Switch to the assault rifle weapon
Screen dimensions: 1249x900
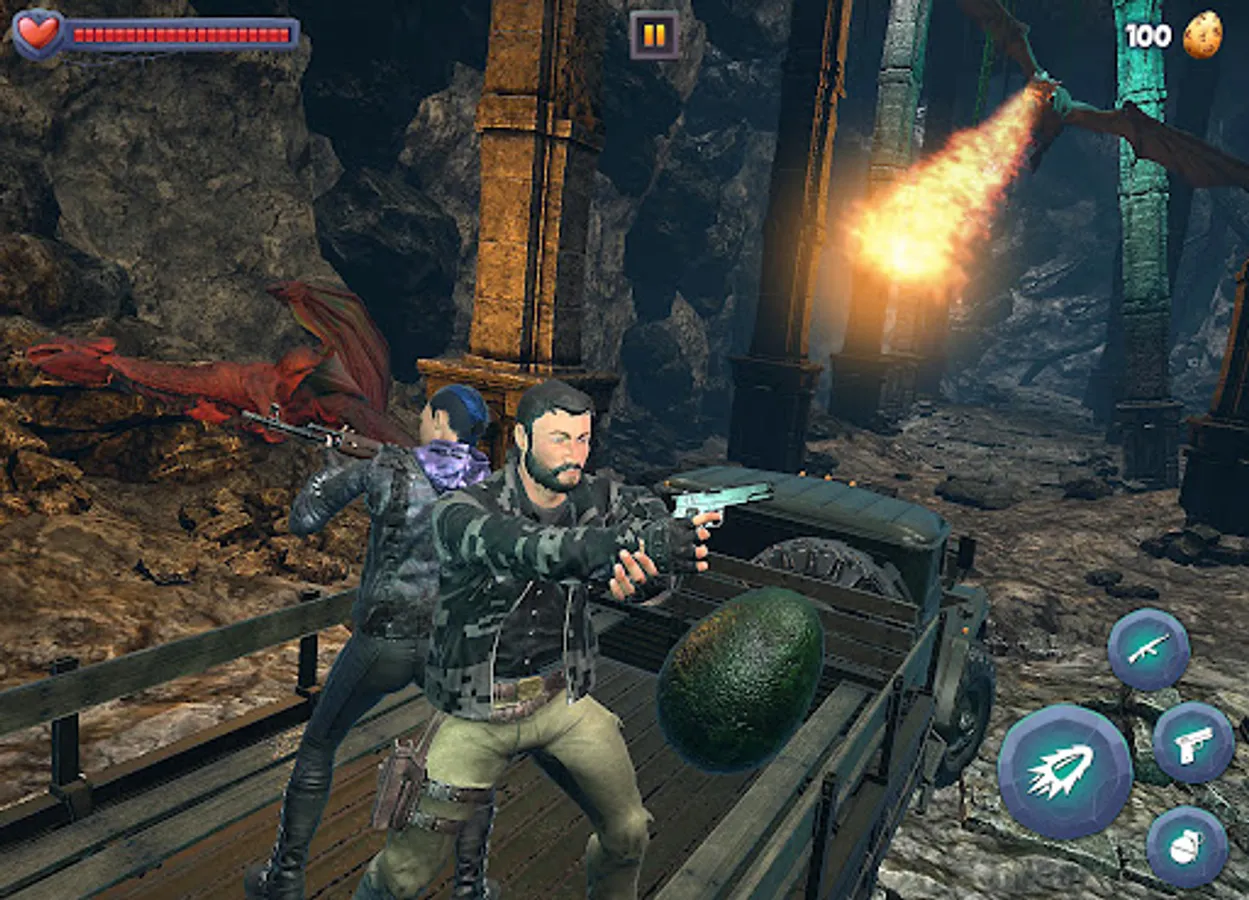1148,649
